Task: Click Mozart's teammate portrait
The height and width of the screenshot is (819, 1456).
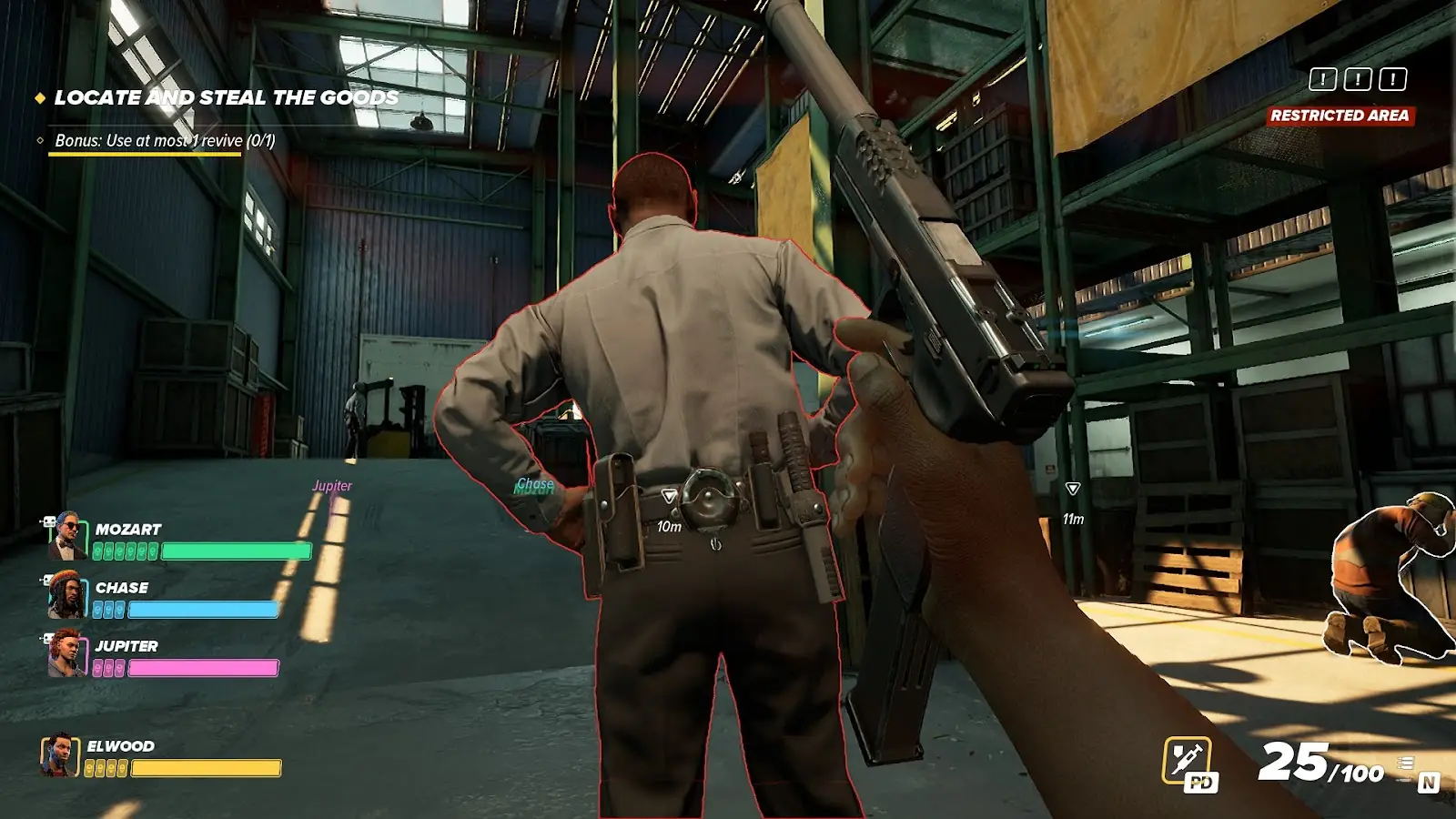Action: [66, 535]
